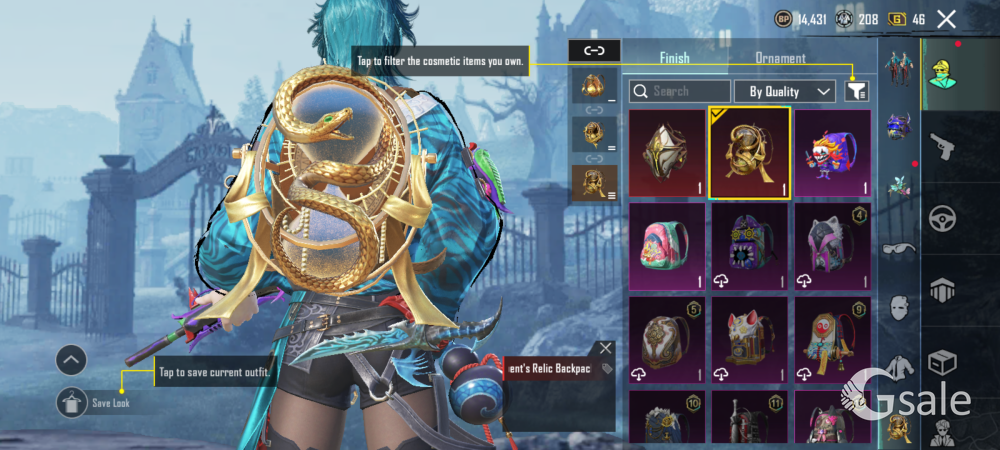Expand the up-arrow button above Save Look
This screenshot has width=1000, height=450.
click(x=72, y=359)
